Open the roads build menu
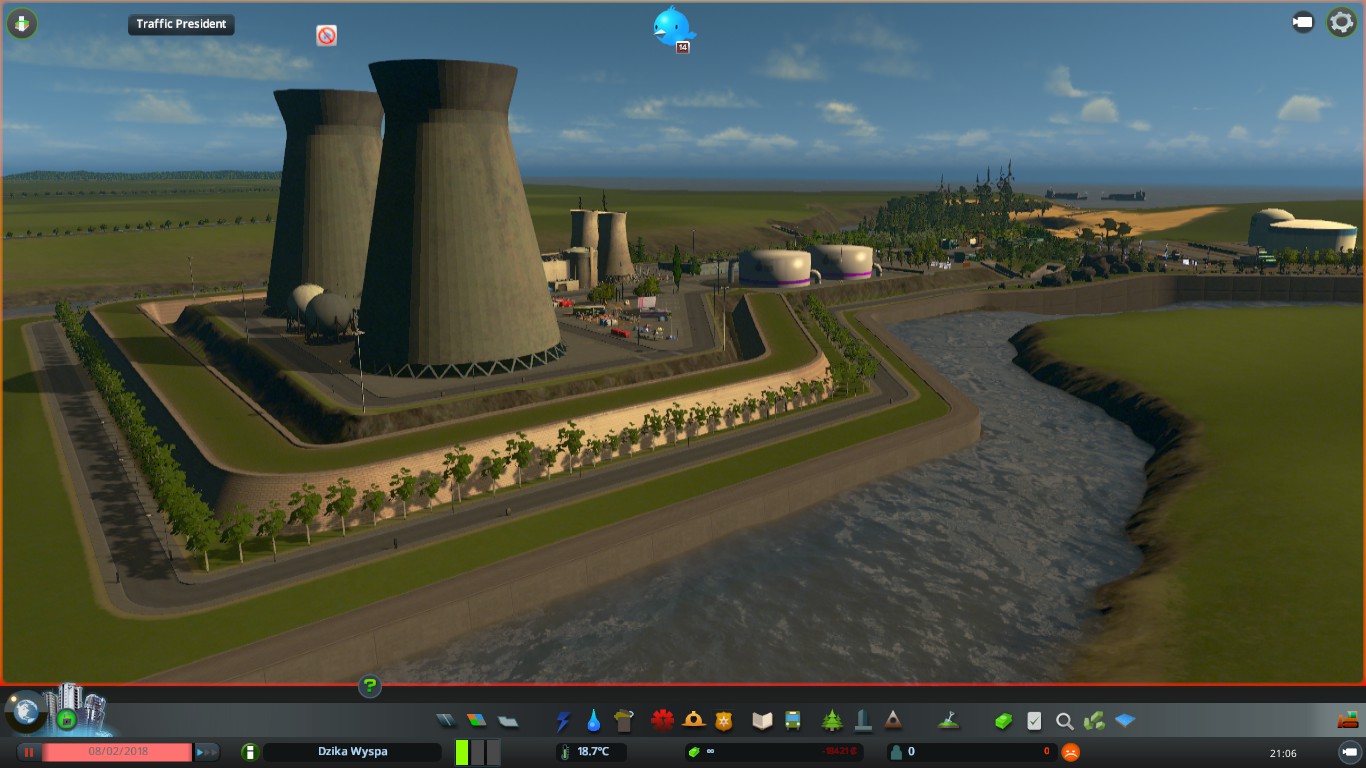 [446, 720]
